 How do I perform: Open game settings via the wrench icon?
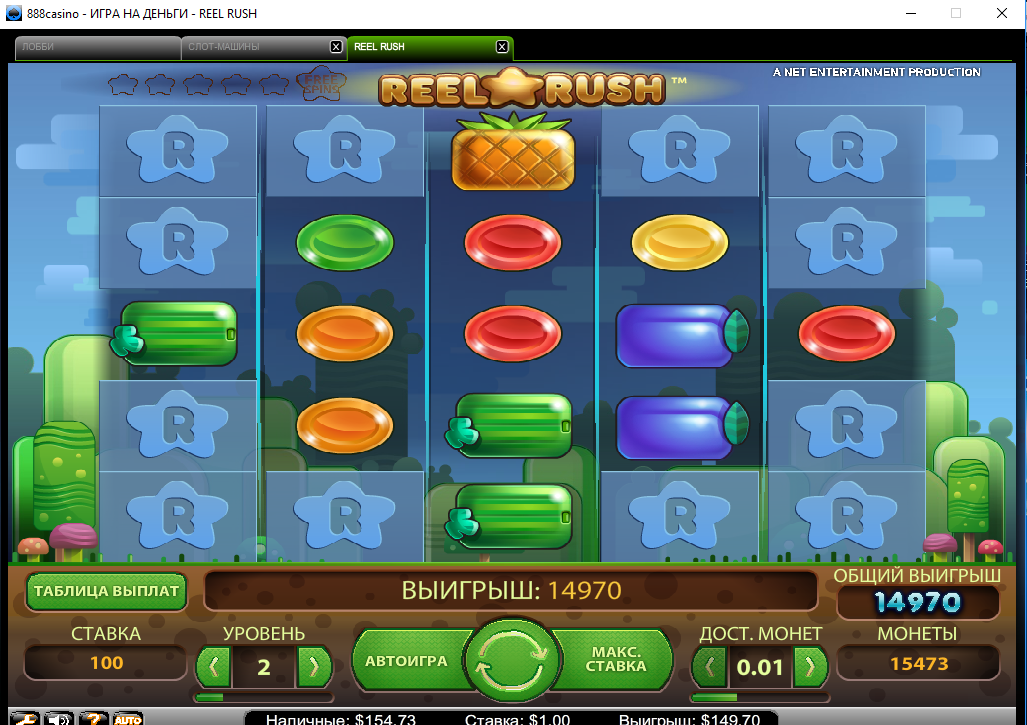(24, 718)
